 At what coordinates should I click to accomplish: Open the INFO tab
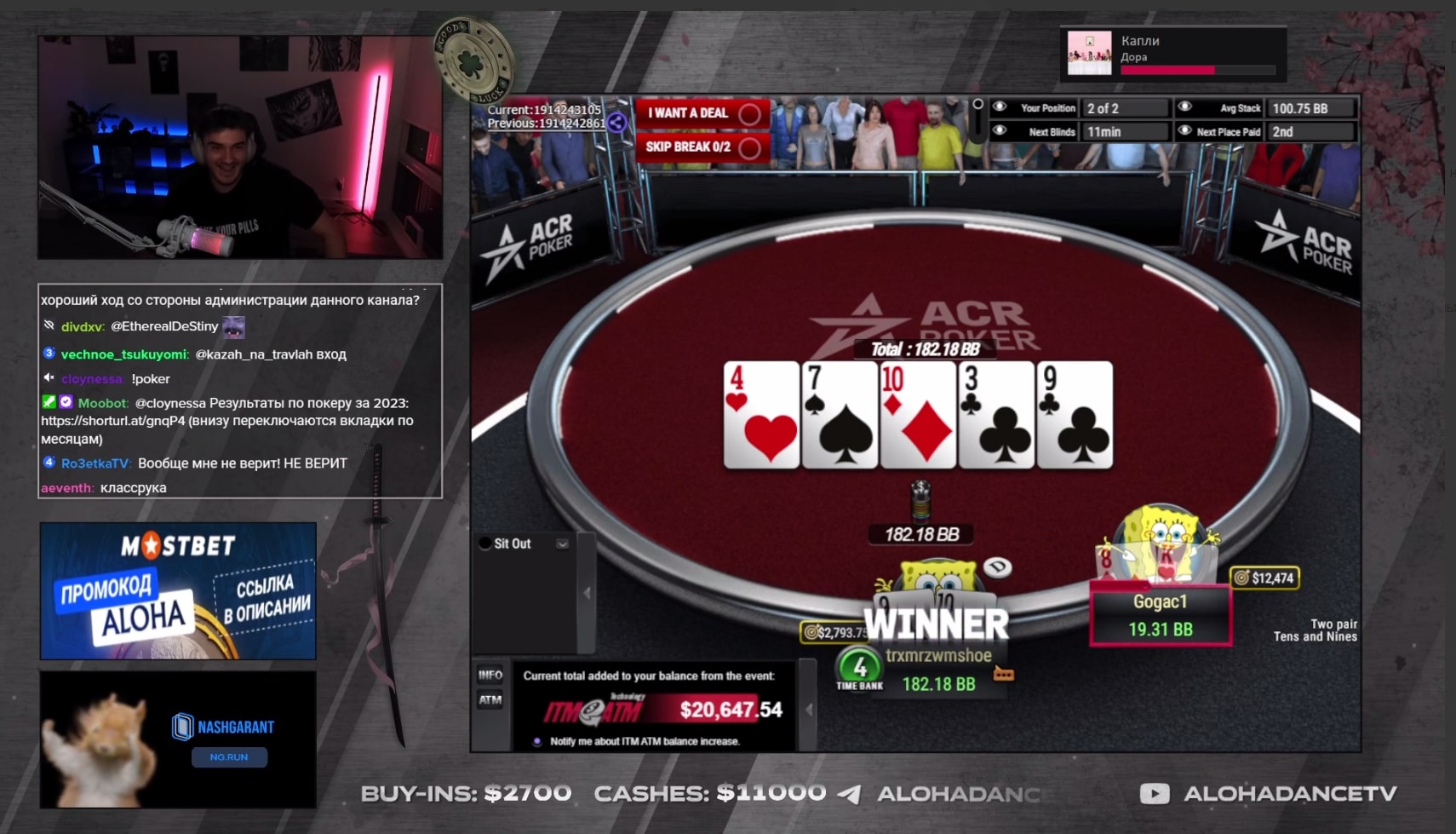(x=491, y=675)
